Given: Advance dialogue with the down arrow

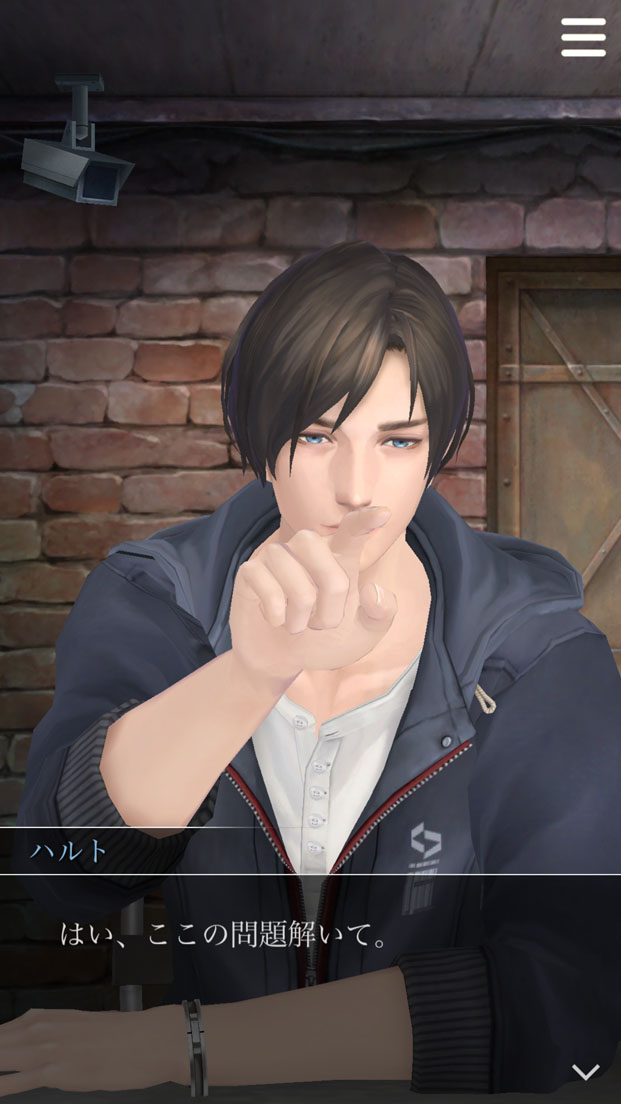Looking at the screenshot, I should click(x=585, y=1071).
